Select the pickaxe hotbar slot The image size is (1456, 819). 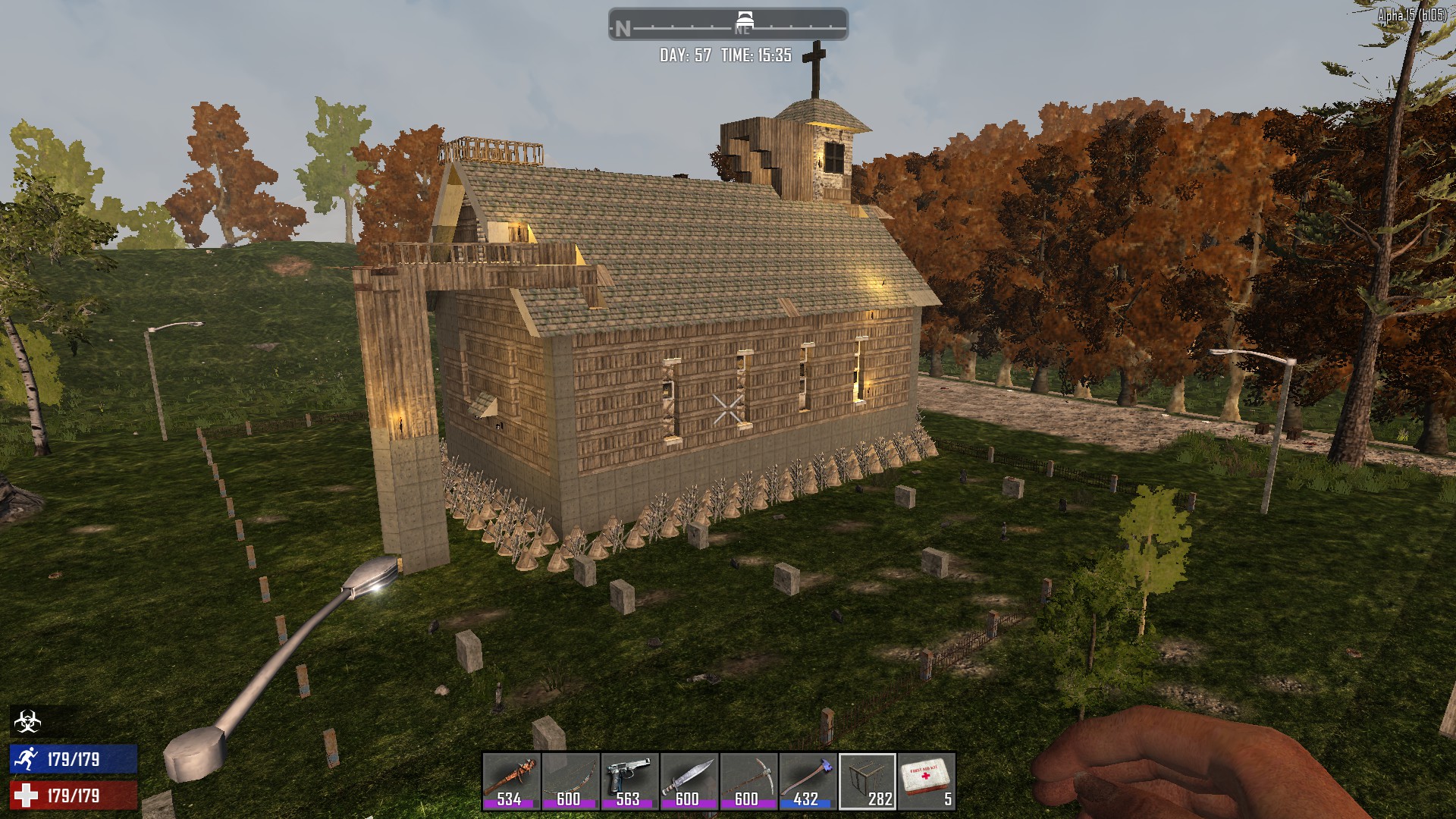tap(748, 780)
